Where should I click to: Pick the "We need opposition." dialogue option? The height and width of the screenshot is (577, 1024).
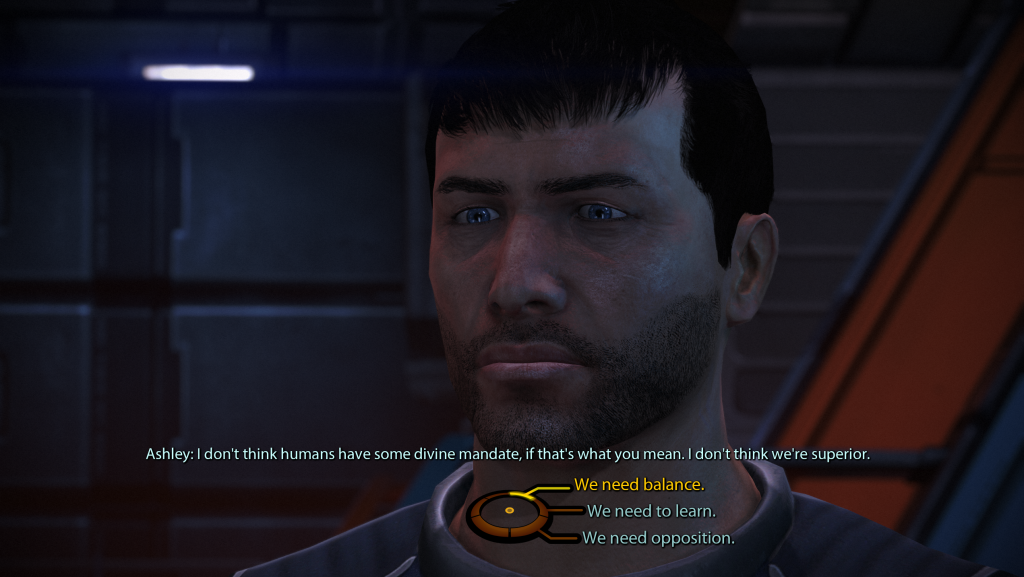(x=659, y=538)
